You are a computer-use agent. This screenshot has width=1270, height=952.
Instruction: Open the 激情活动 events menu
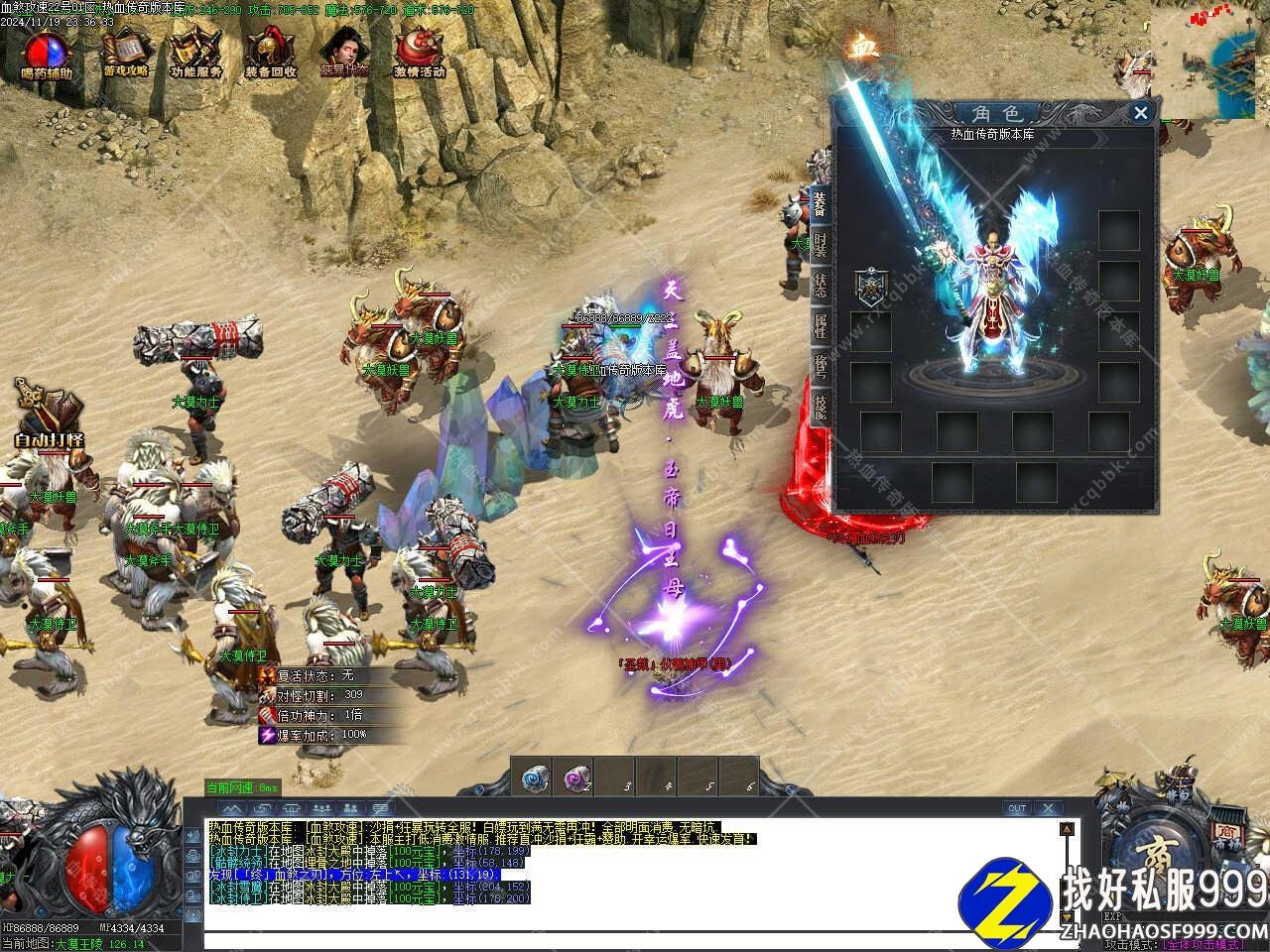(x=419, y=54)
